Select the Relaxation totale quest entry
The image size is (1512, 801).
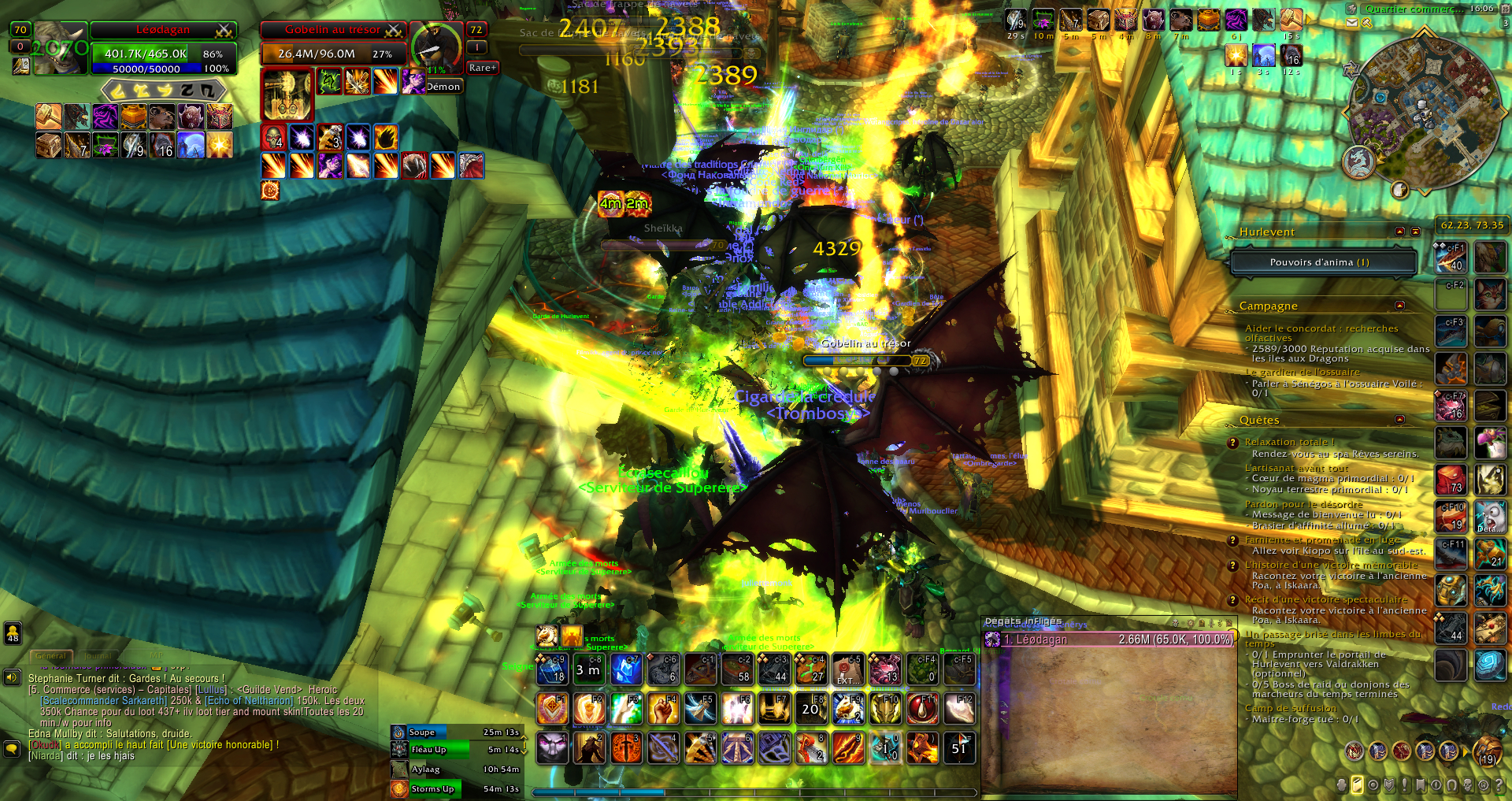1289,442
